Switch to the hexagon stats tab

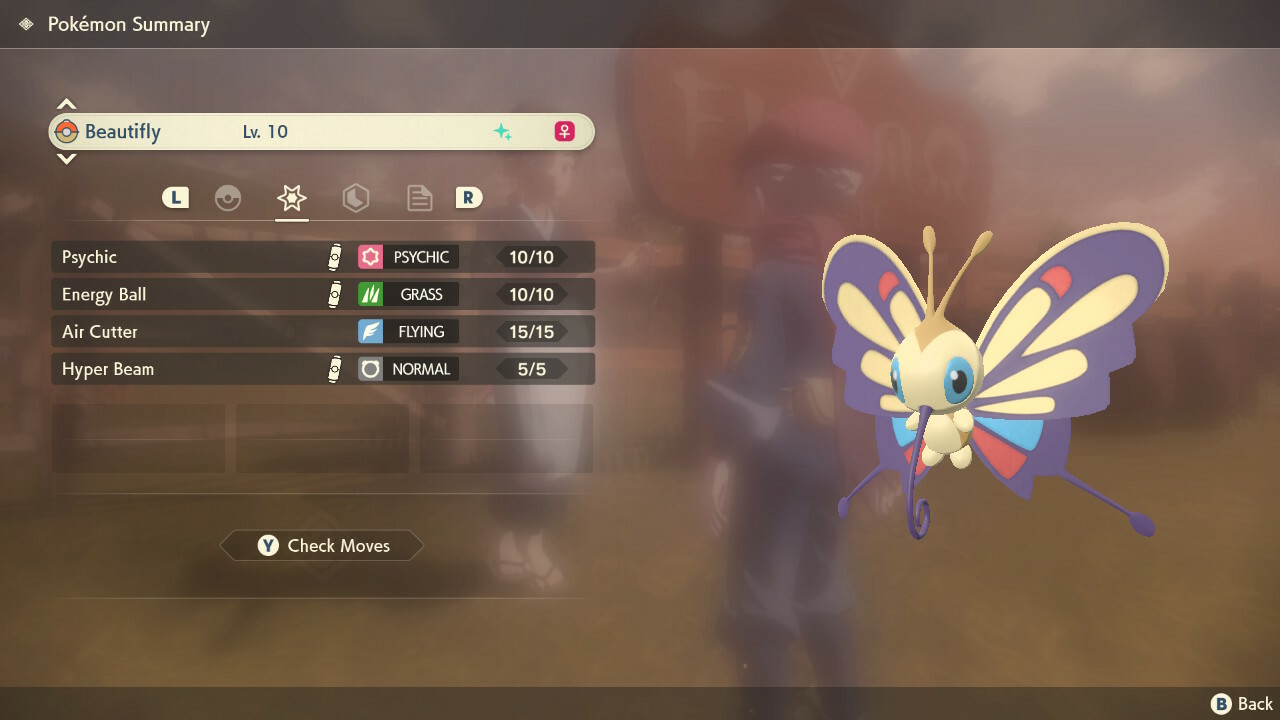pyautogui.click(x=356, y=198)
